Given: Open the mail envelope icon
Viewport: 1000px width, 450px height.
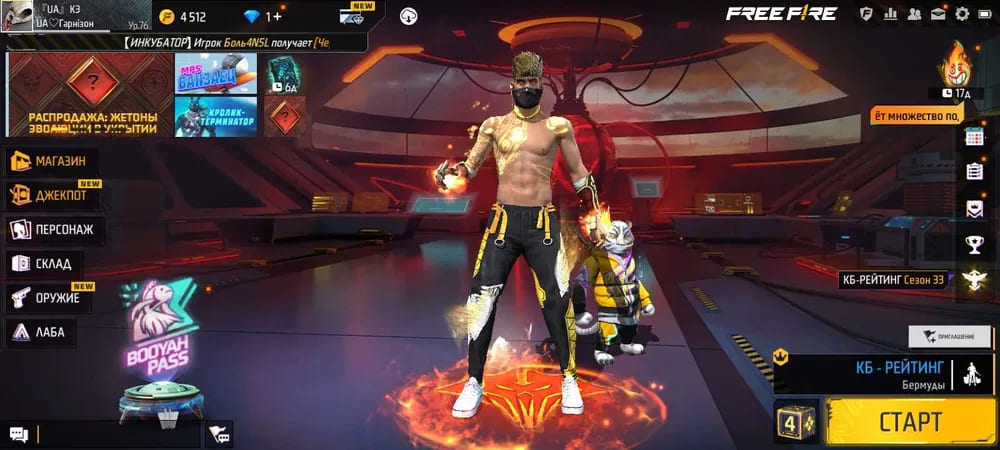Looking at the screenshot, I should coord(937,14).
